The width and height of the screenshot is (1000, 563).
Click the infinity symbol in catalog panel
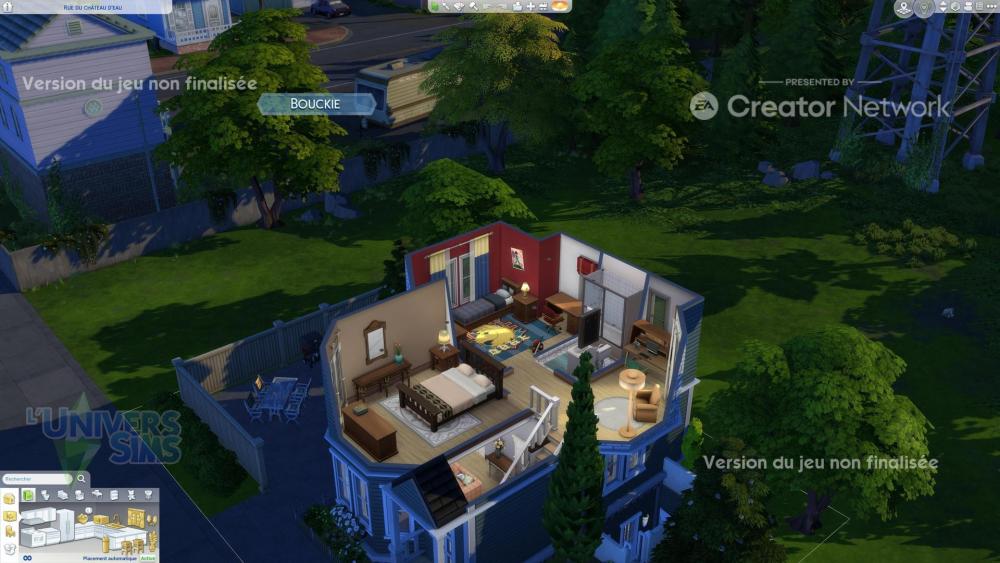coord(27,558)
